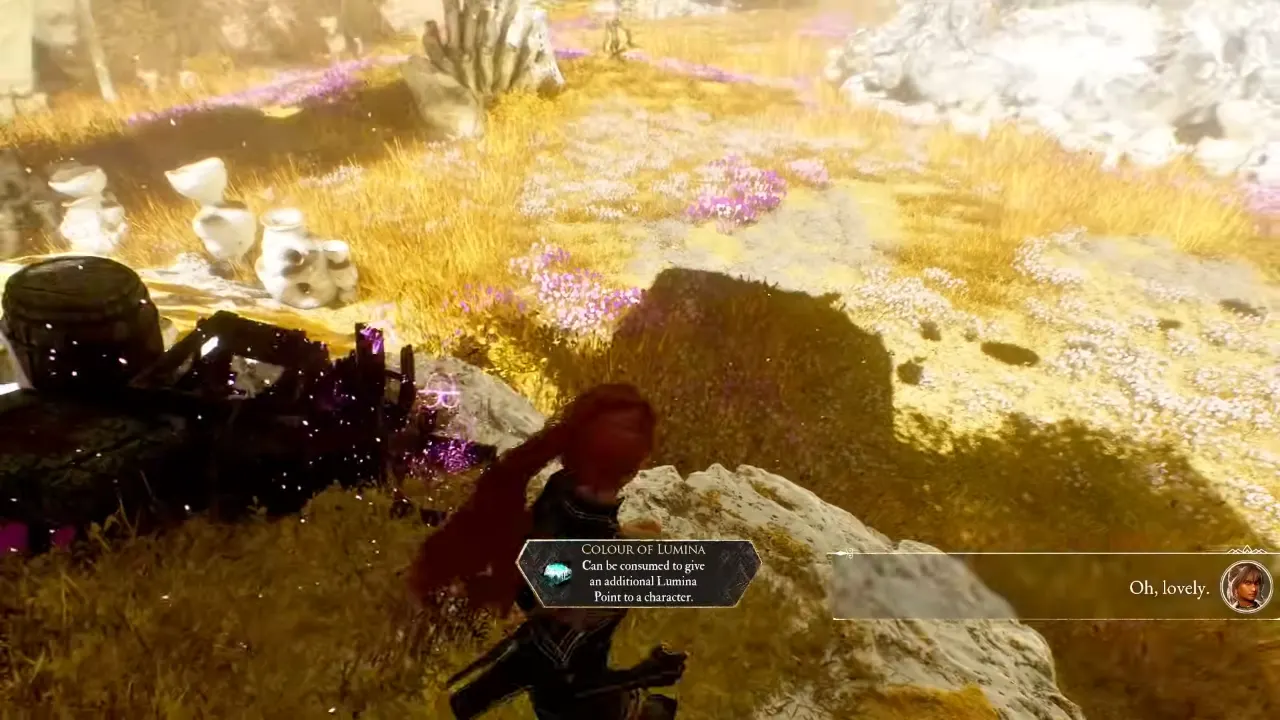Click the Colour of Lumina title text
Image resolution: width=1280 pixels, height=720 pixels.
tap(643, 549)
